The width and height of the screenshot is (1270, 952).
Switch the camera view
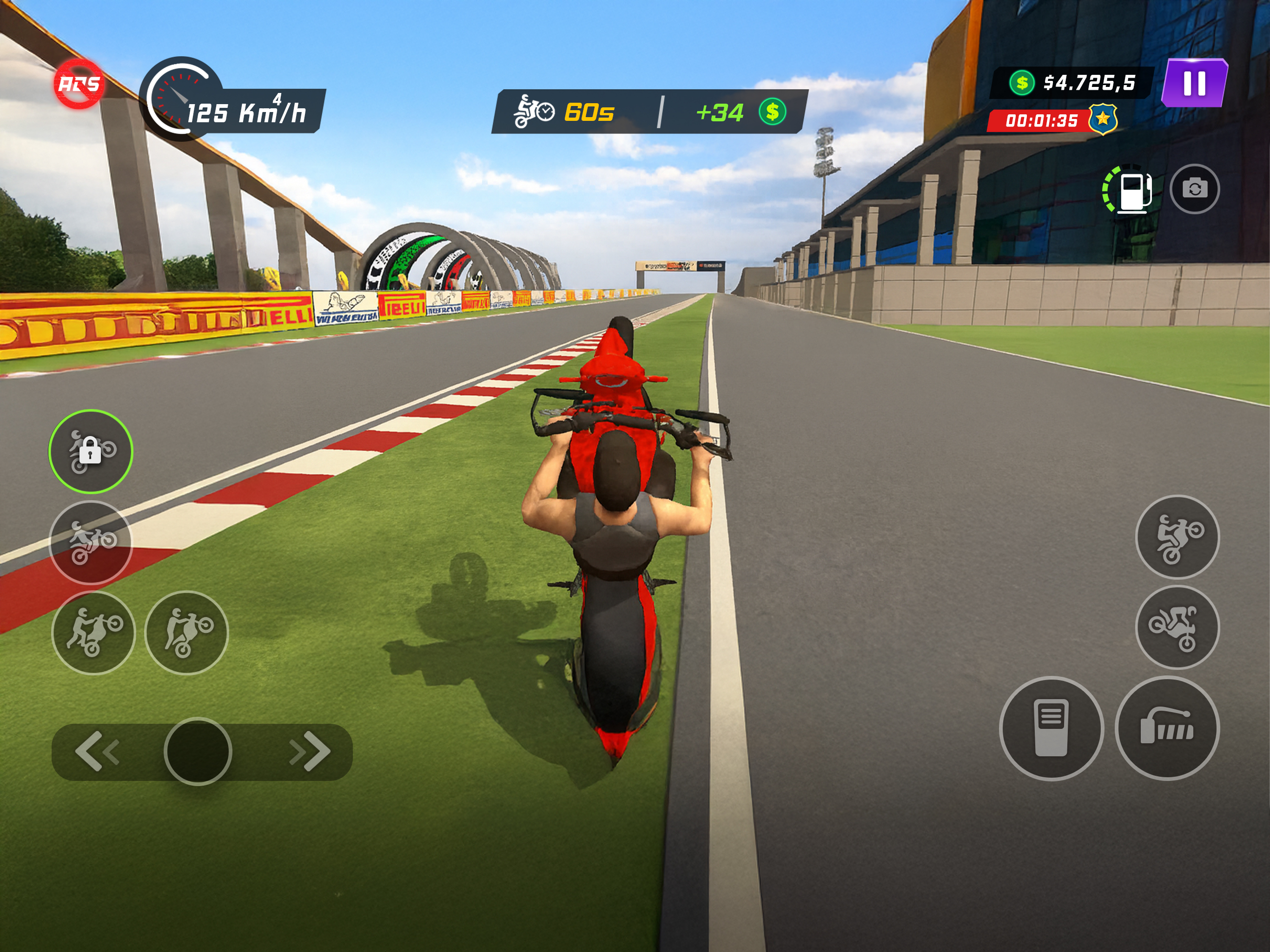[x=1194, y=189]
